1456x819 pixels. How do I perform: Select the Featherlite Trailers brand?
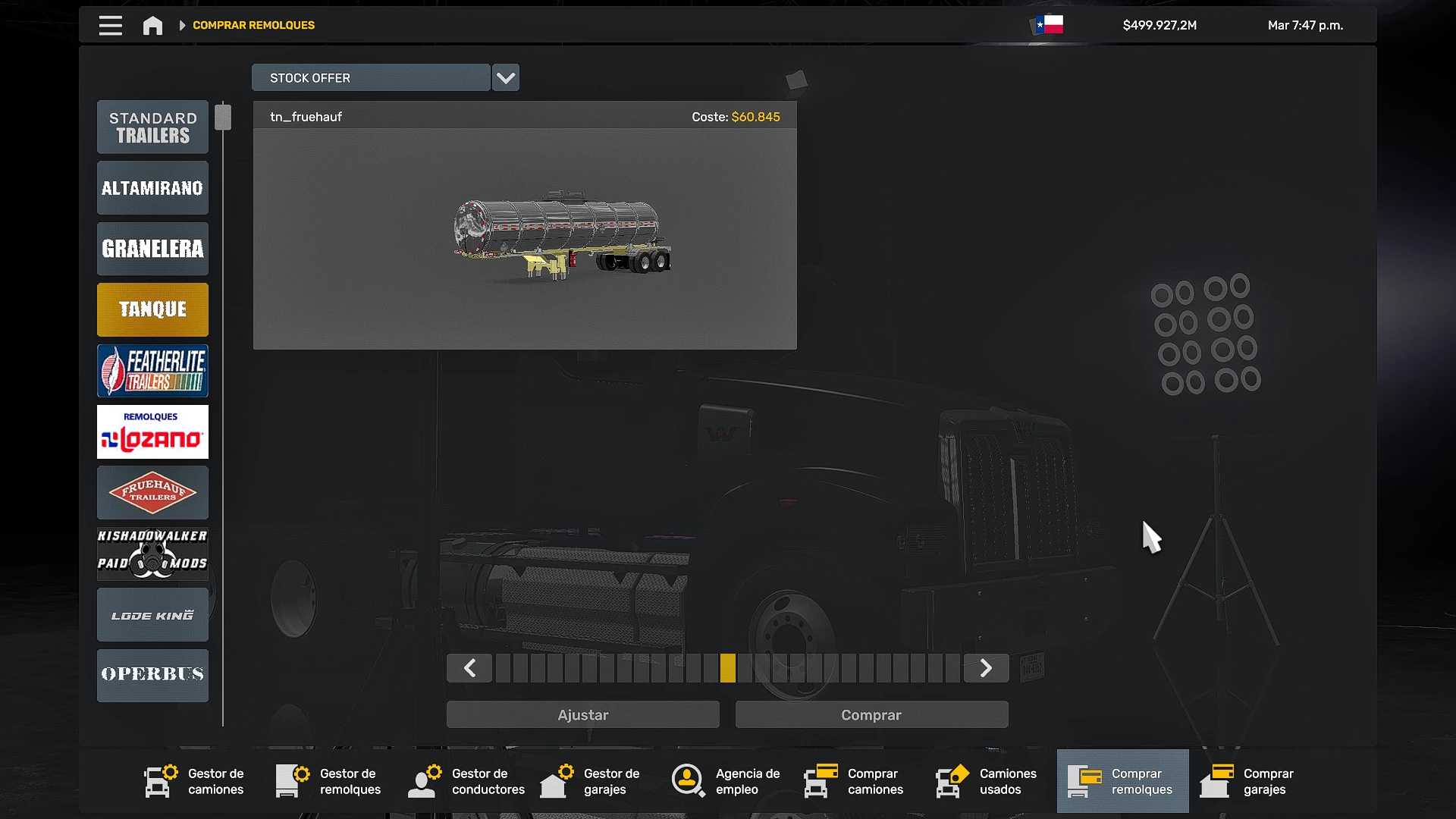152,371
